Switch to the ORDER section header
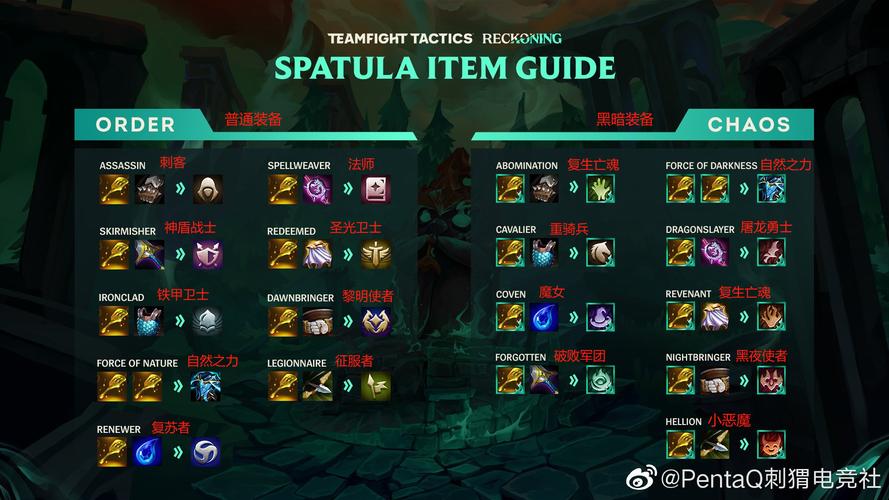The image size is (889, 500). (136, 125)
